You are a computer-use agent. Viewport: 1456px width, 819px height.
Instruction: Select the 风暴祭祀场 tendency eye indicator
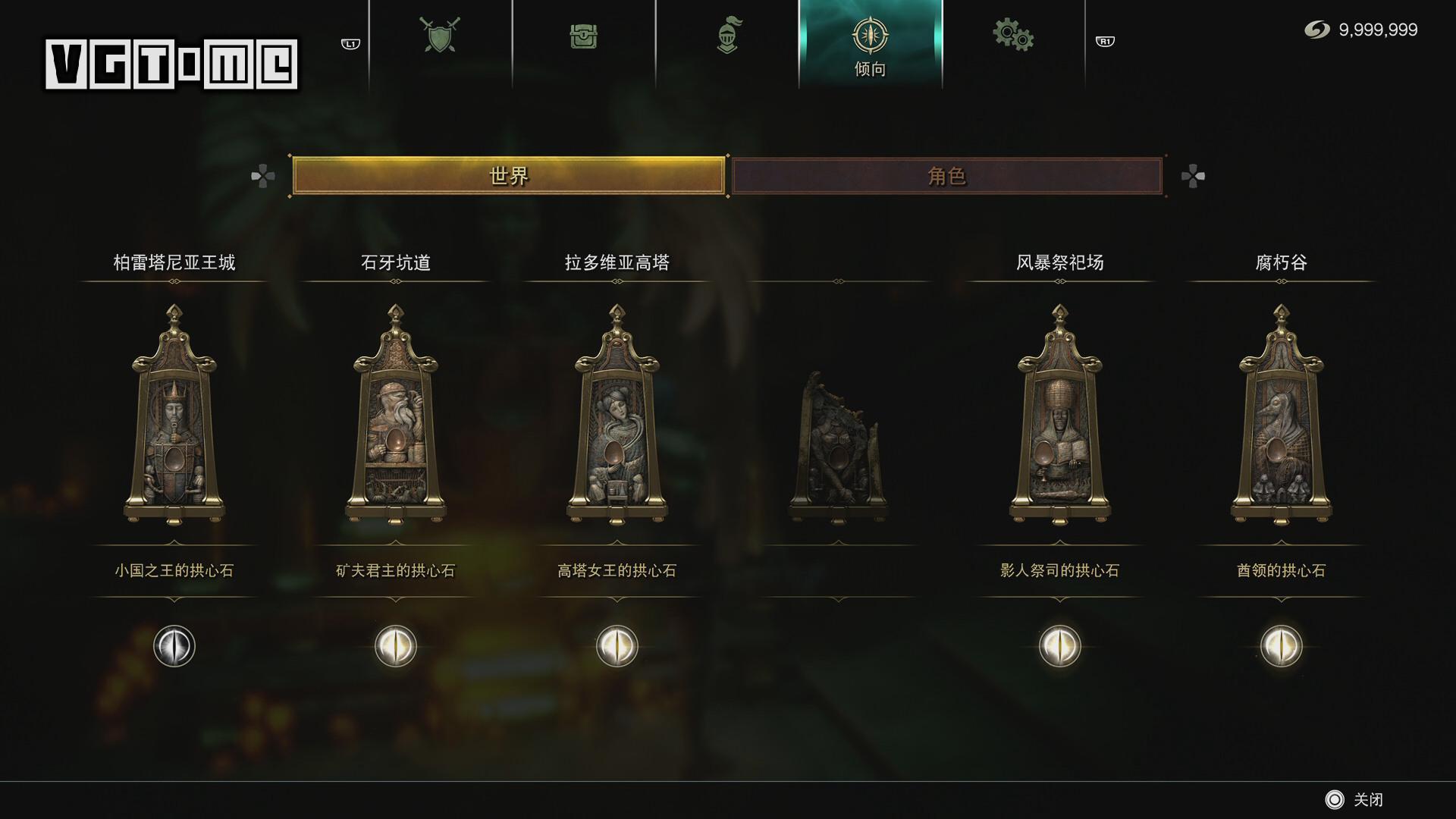1059,647
